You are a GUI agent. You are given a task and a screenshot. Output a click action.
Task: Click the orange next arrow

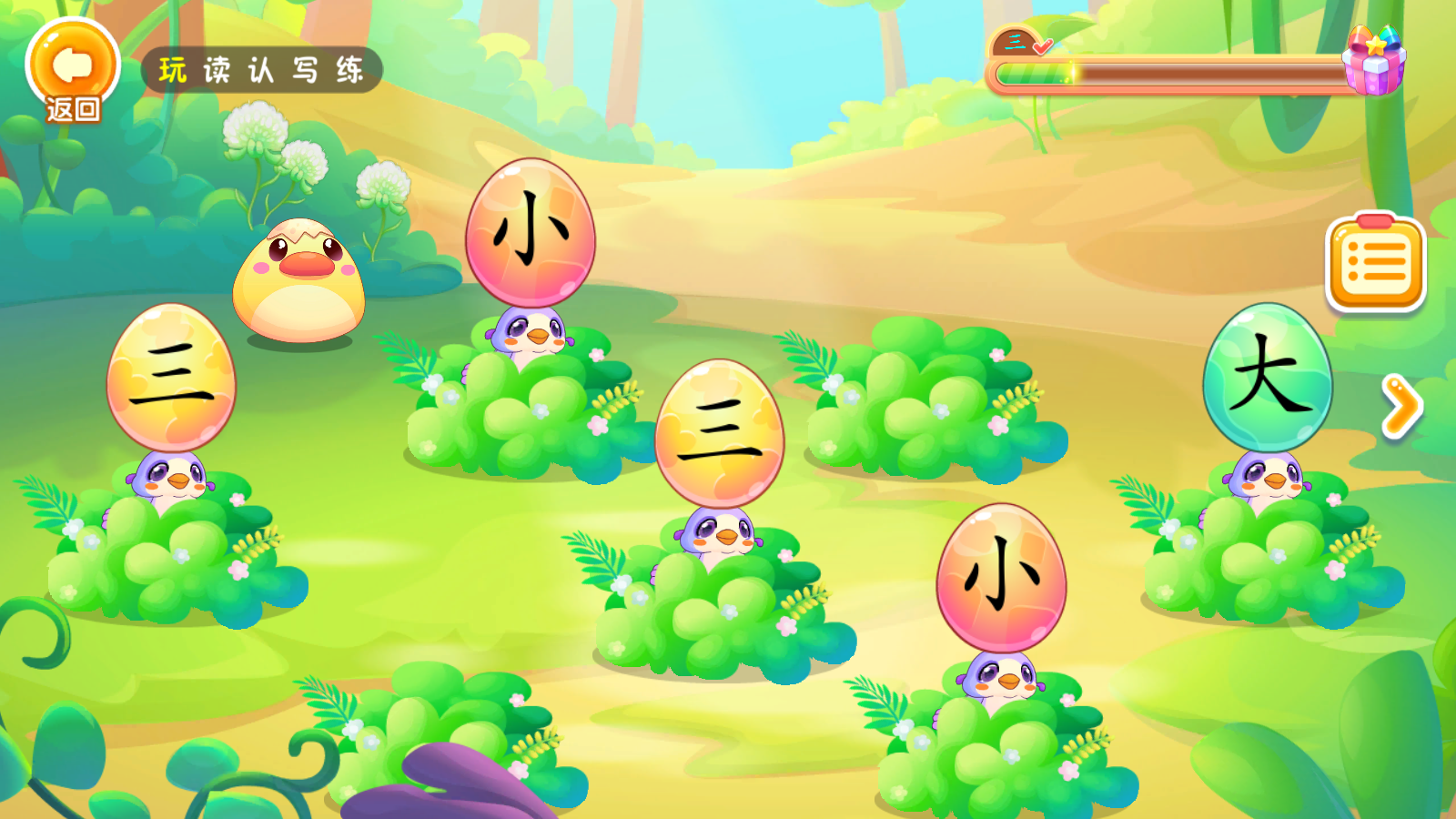(x=1401, y=407)
